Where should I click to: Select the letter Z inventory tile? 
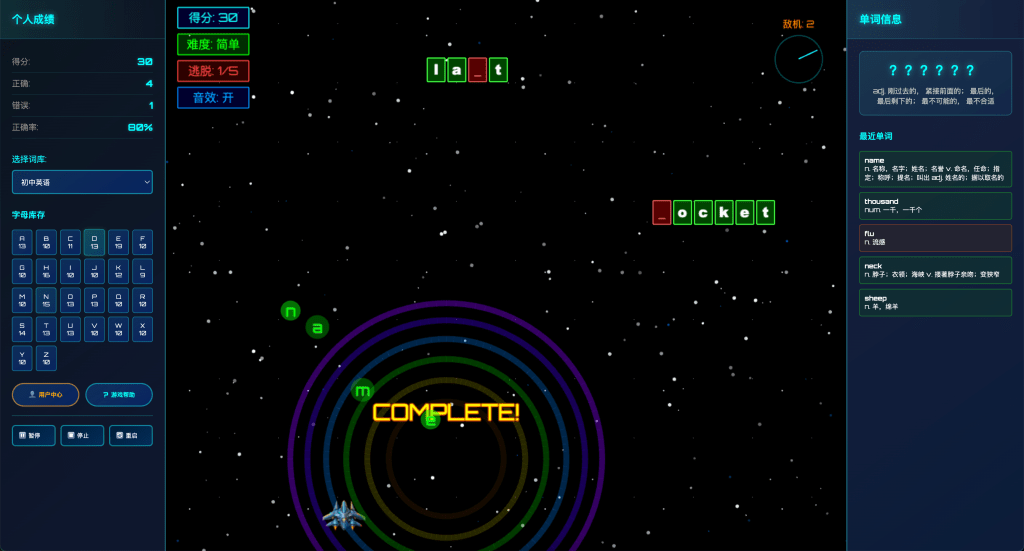[46, 358]
